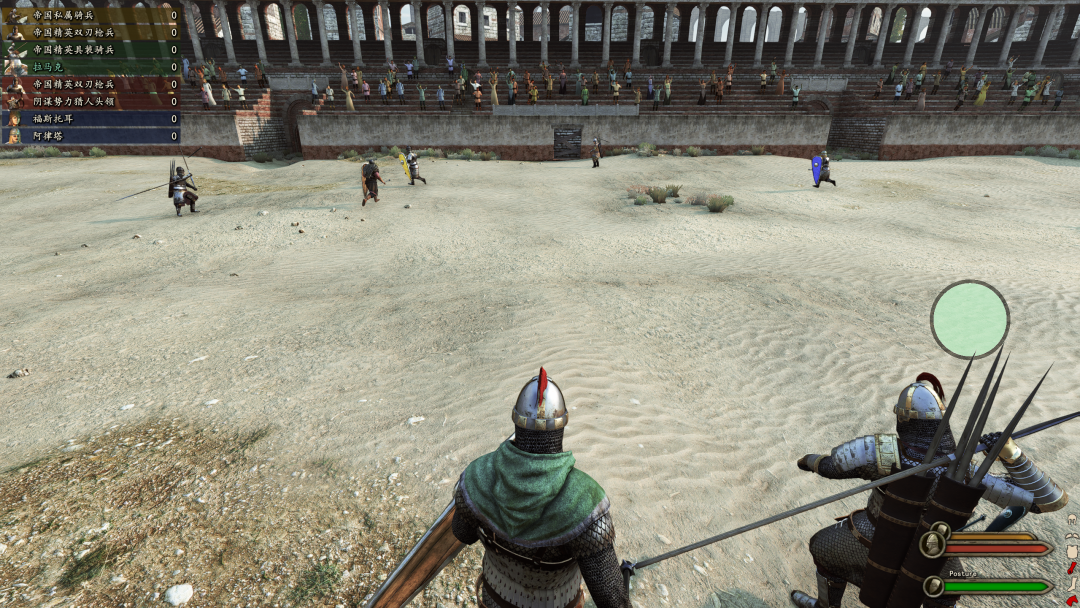Choose the 拉马克 row in the scoreboard

[x=90, y=66]
